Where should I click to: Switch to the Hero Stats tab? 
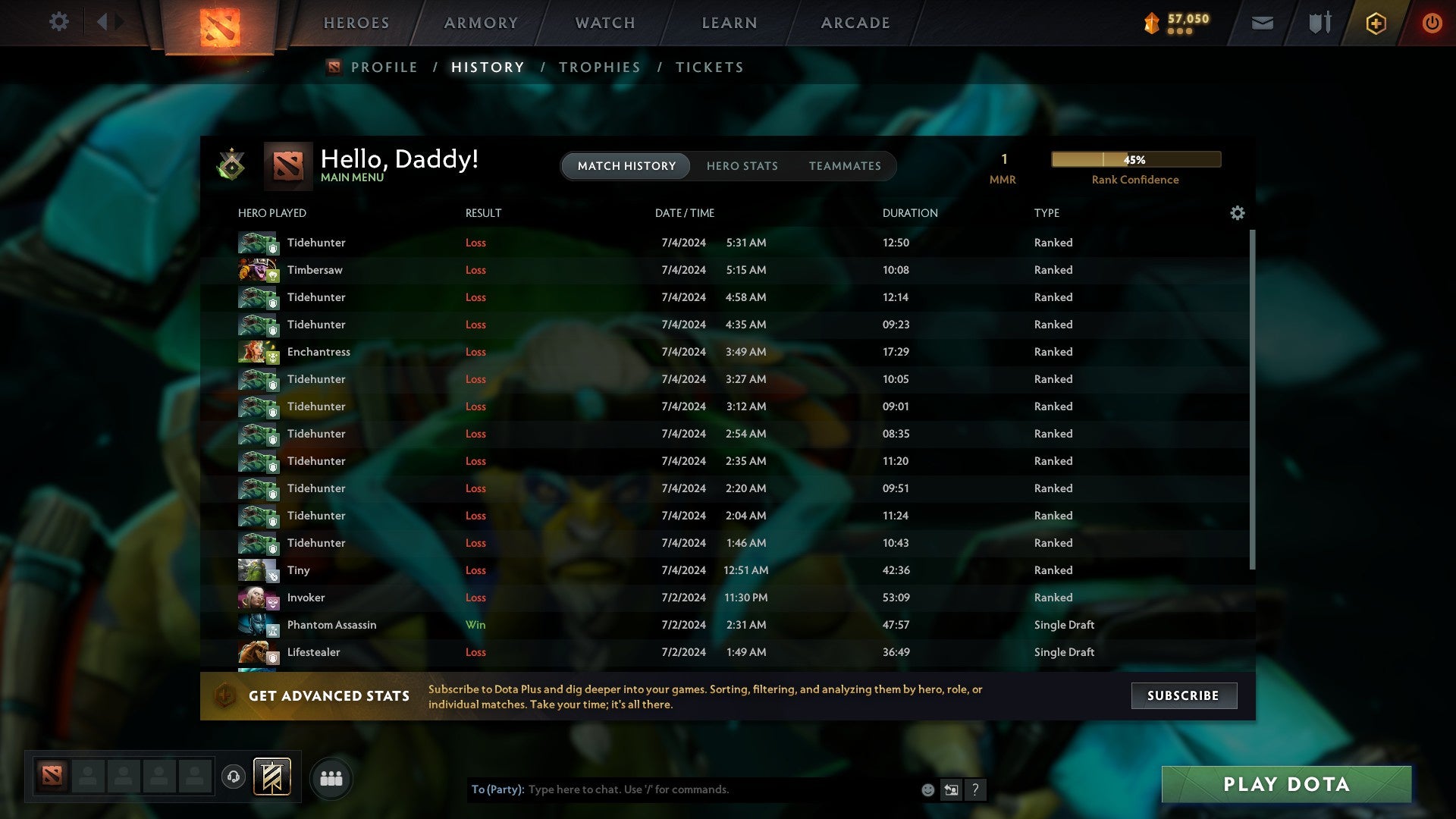pyautogui.click(x=742, y=166)
